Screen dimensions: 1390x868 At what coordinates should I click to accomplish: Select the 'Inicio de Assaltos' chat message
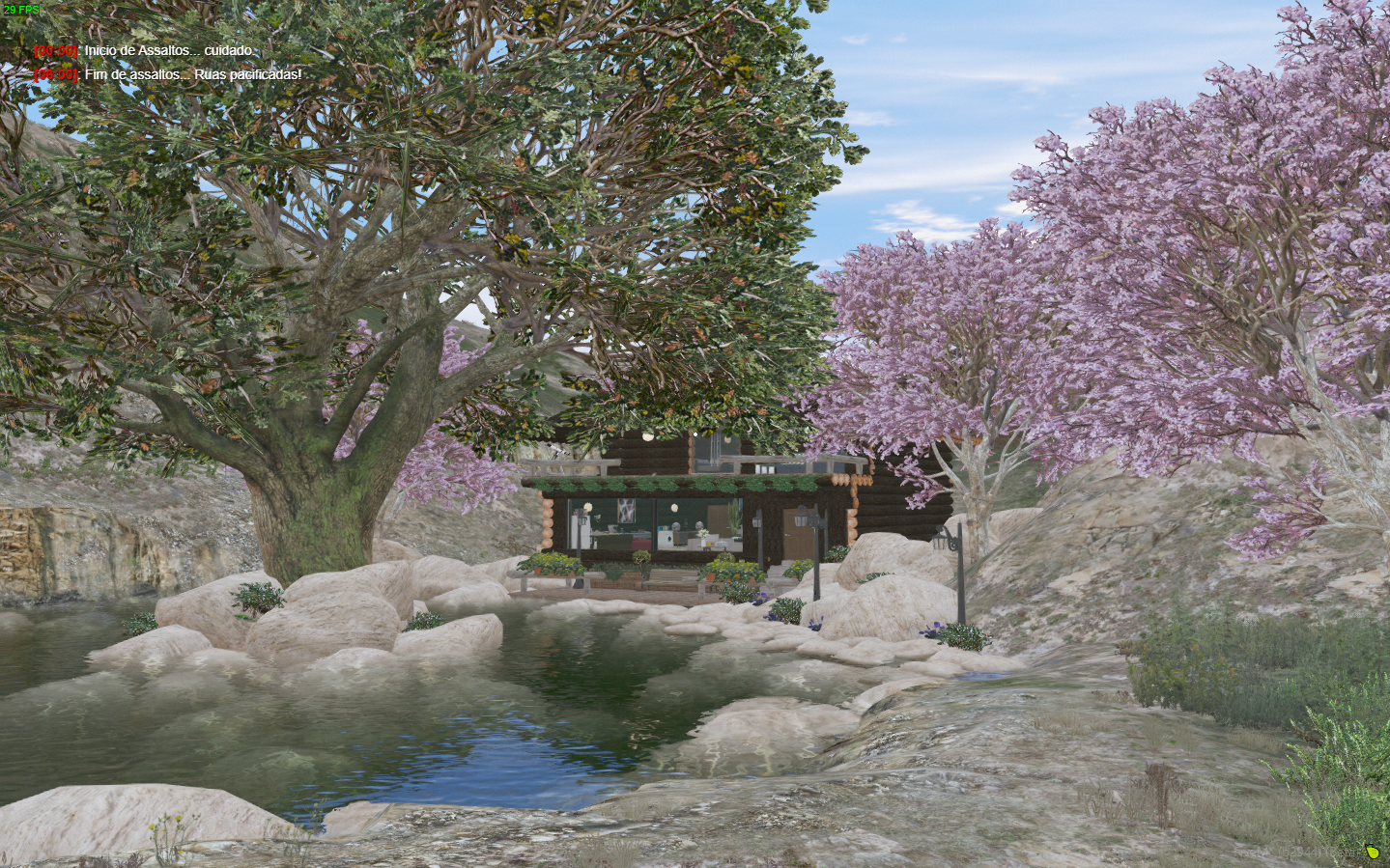point(169,50)
